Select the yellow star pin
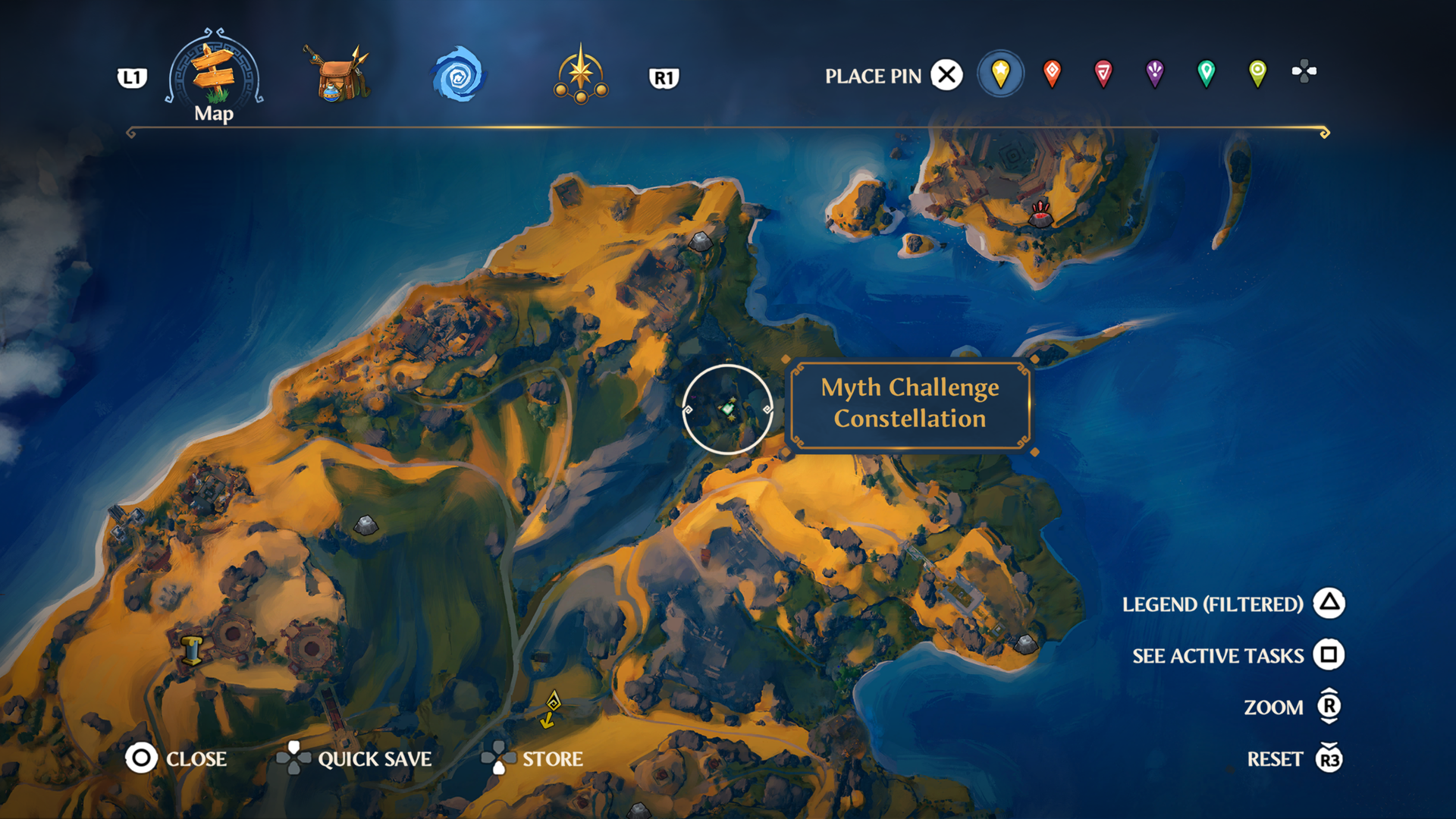 tap(1000, 74)
